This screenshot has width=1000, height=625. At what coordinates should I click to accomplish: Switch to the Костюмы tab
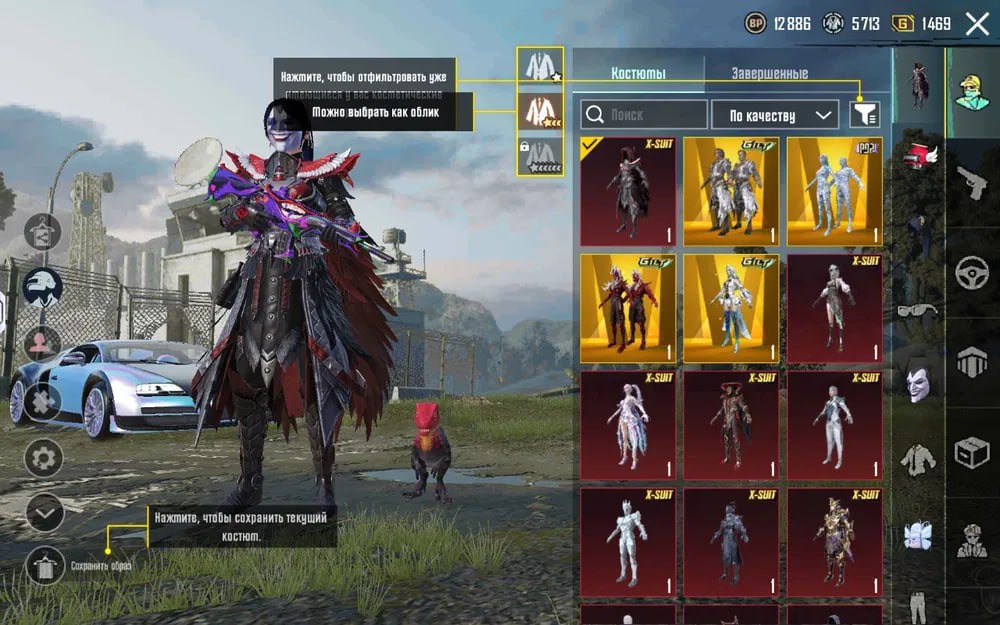(638, 73)
